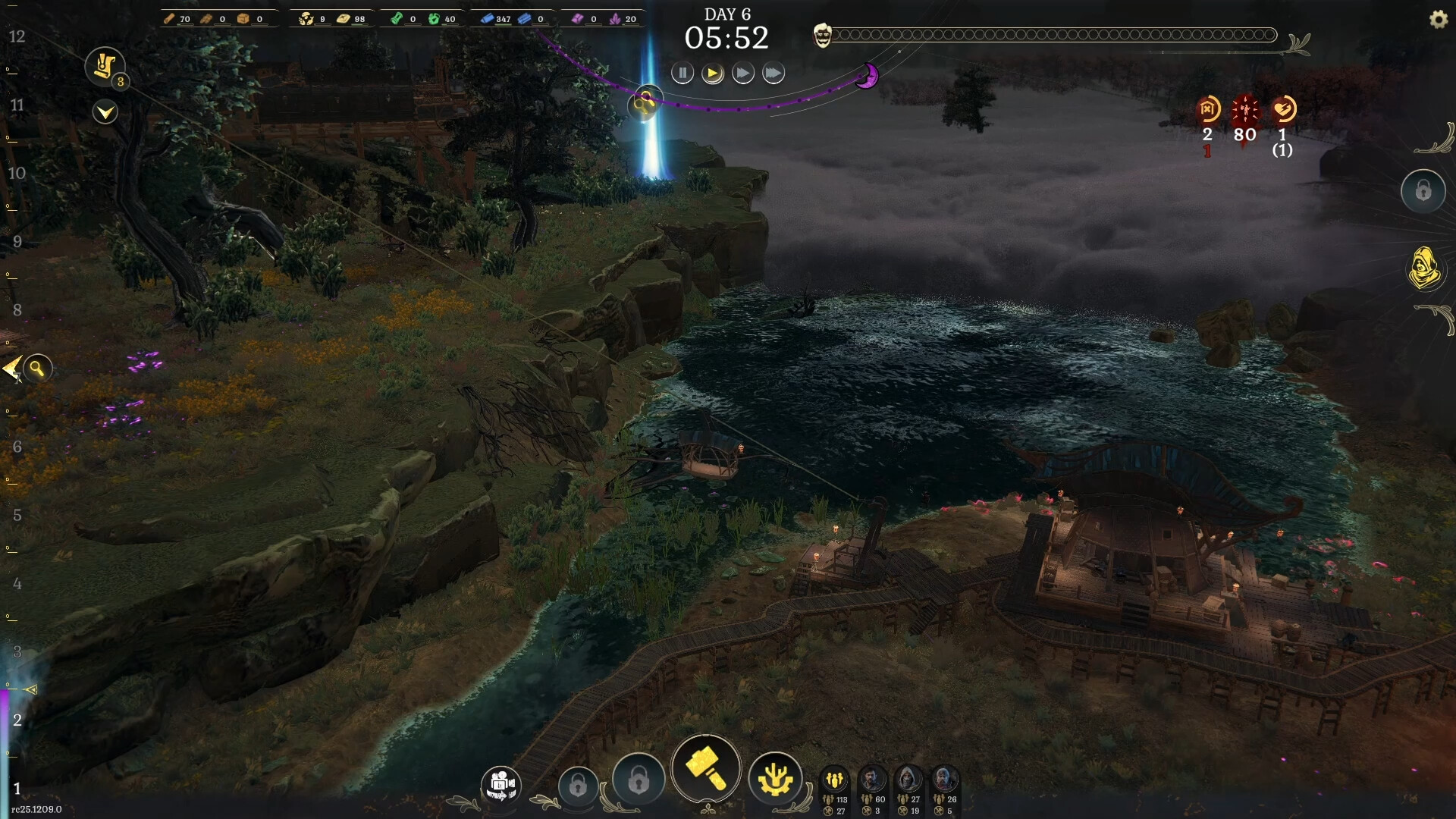Viewport: 1456px width, 819px height.
Task: Activate double speed playback
Action: (x=743, y=73)
